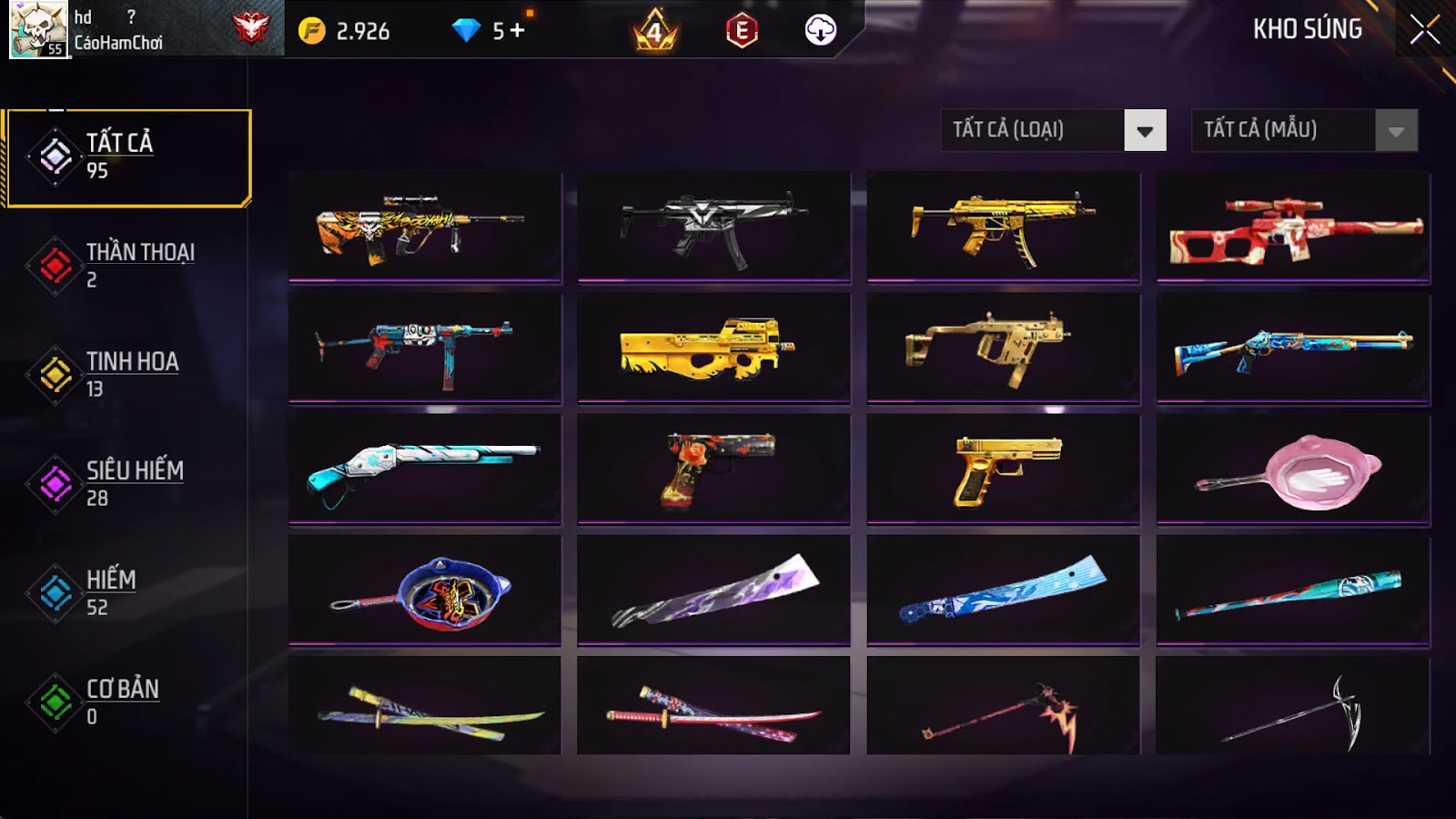Add diamonds with the plus button
Image resolution: width=1456 pixels, height=819 pixels.
click(x=518, y=31)
